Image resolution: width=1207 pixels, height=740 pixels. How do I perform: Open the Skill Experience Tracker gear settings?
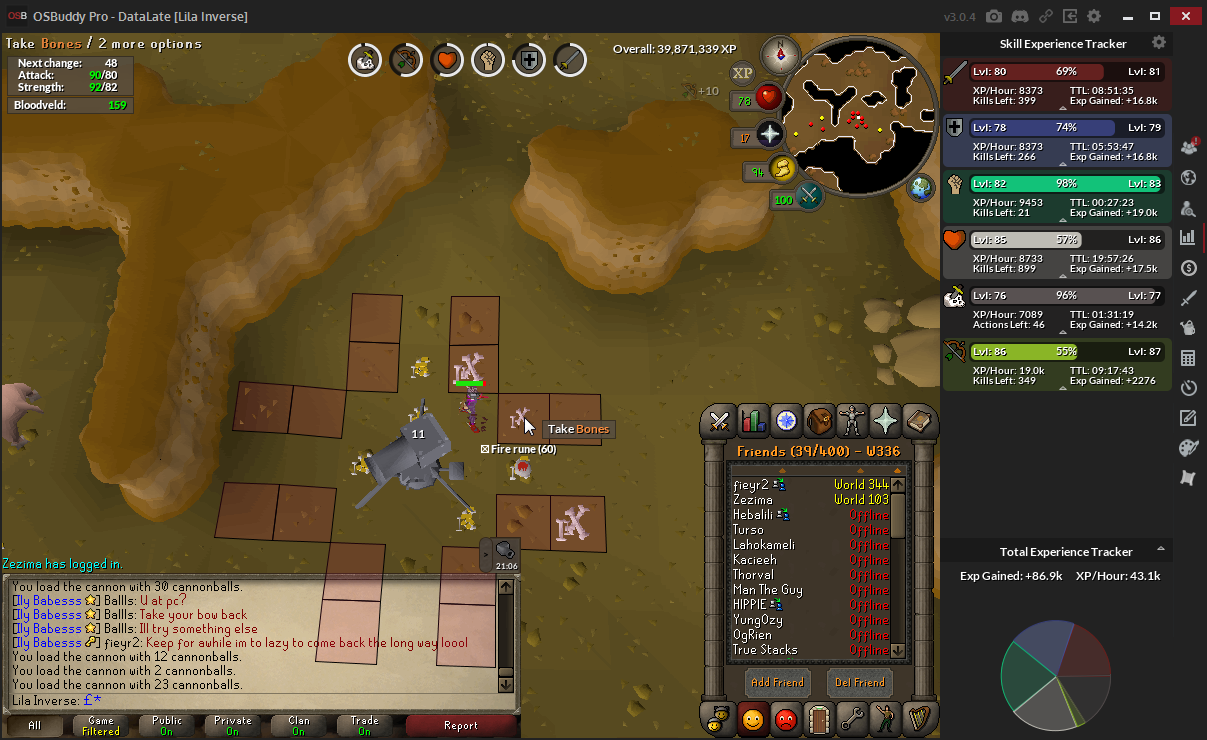pyautogui.click(x=1159, y=43)
